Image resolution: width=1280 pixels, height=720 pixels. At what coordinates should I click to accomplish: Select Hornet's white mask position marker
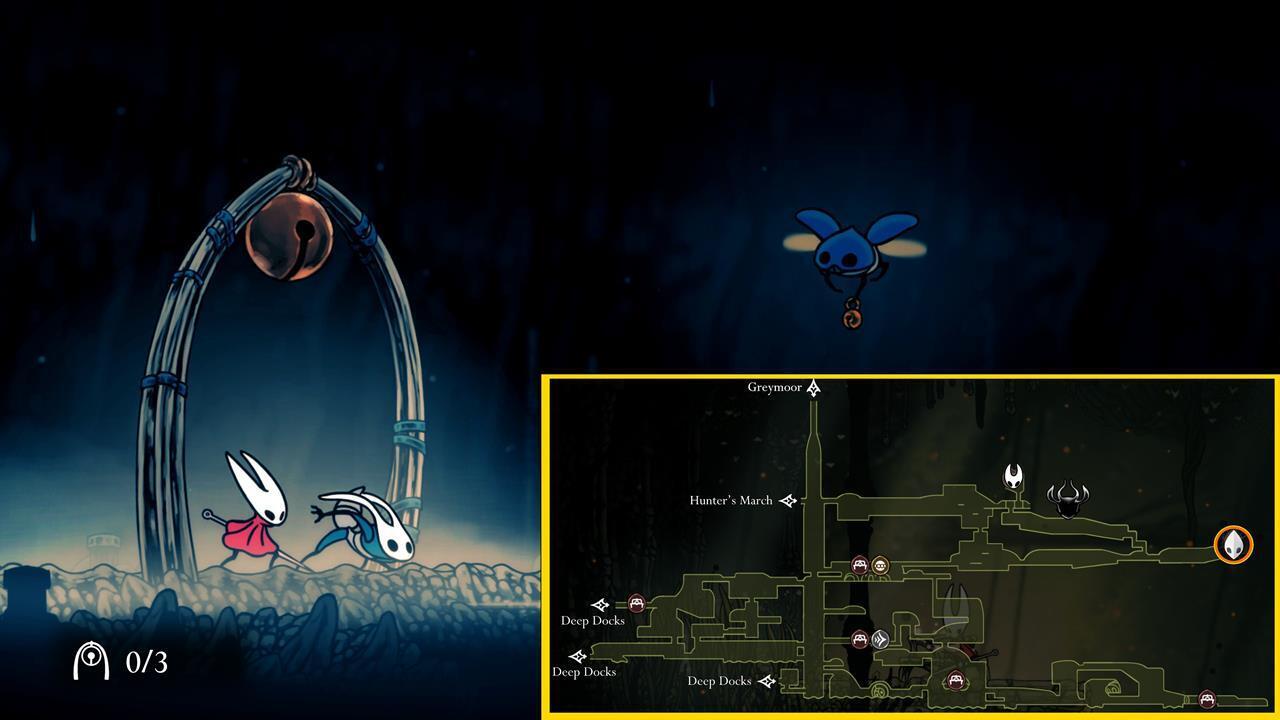point(1012,478)
